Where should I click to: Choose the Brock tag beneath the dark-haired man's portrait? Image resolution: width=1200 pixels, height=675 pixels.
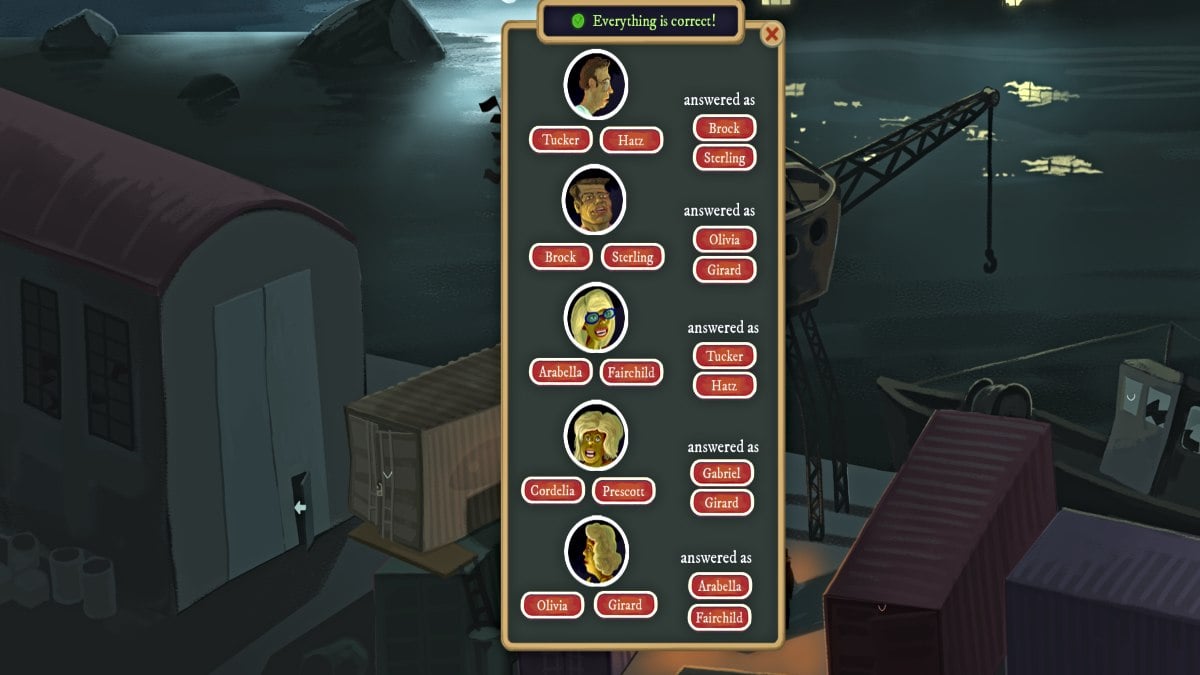(x=560, y=257)
